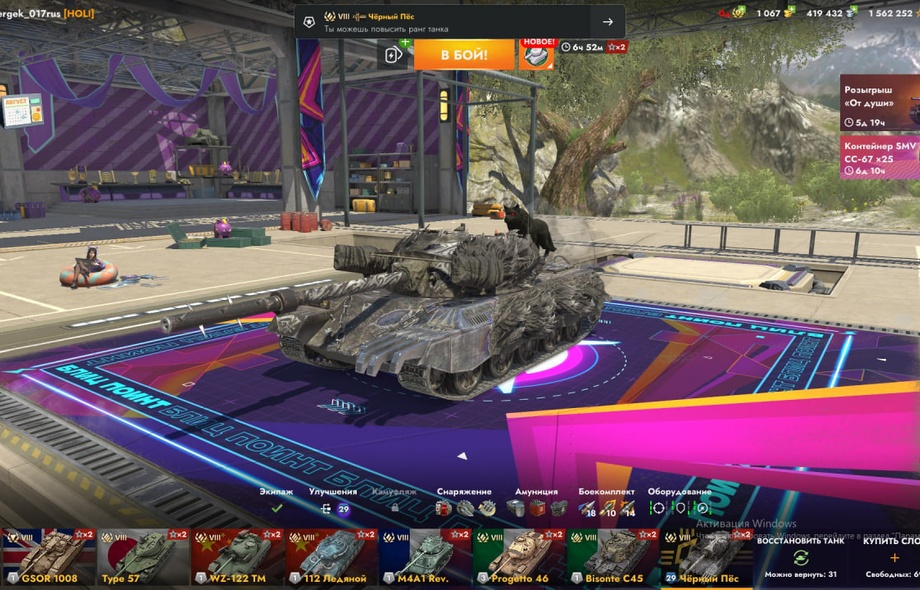The width and height of the screenshot is (920, 590).
Task: Open the Улучшения upgrades section
Action: point(333,502)
